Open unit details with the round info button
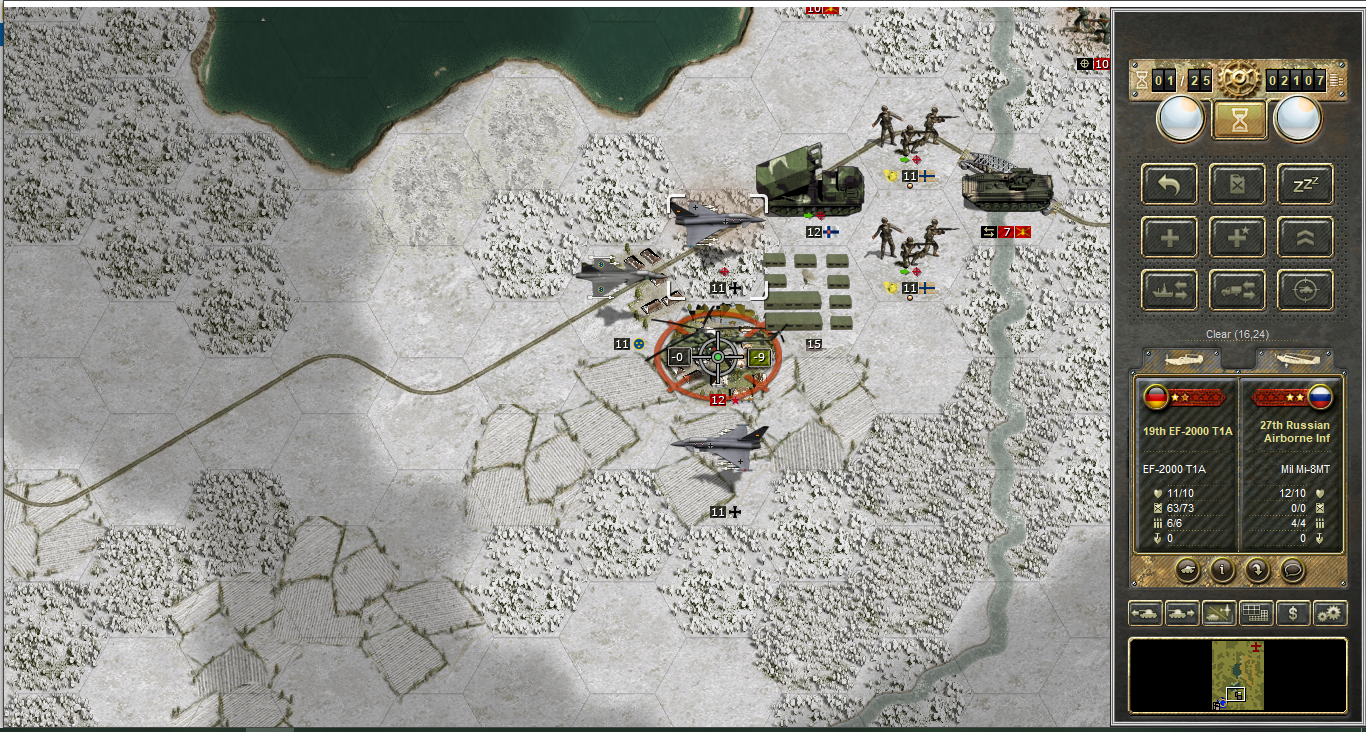 coord(1221,570)
